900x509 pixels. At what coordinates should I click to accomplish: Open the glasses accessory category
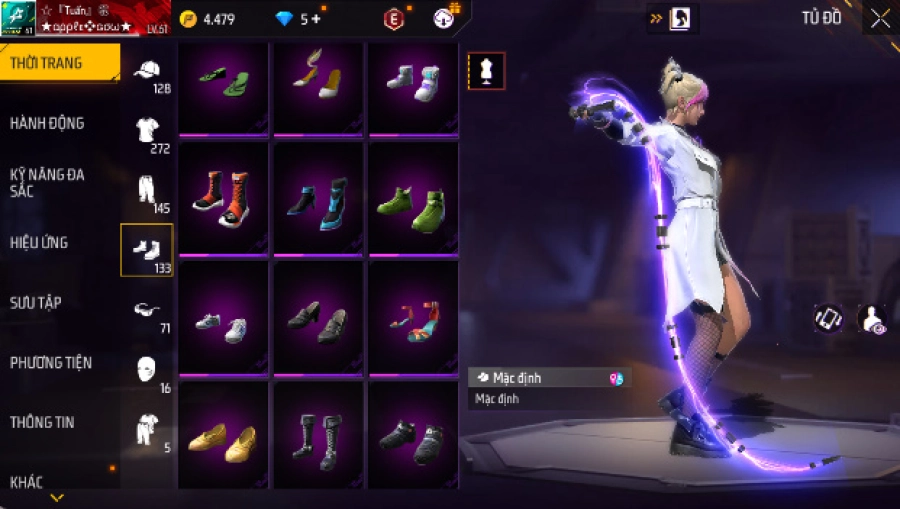[x=147, y=310]
